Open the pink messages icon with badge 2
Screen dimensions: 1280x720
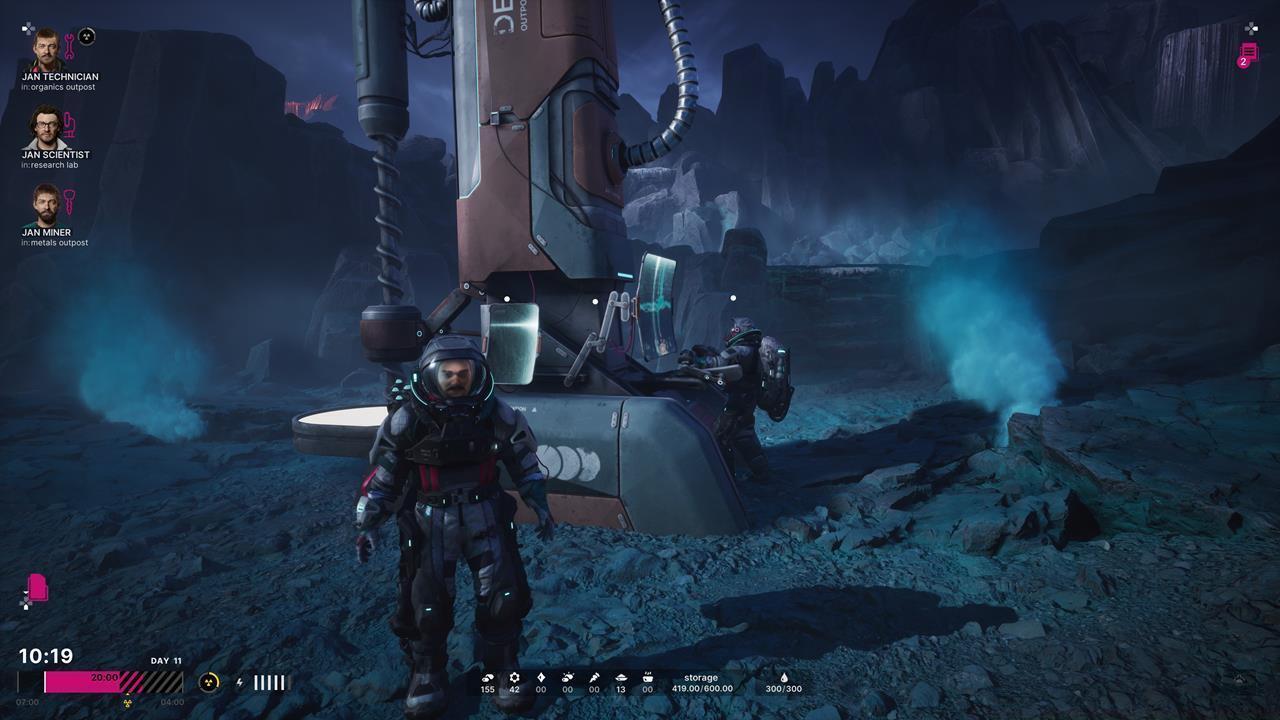click(x=1248, y=54)
